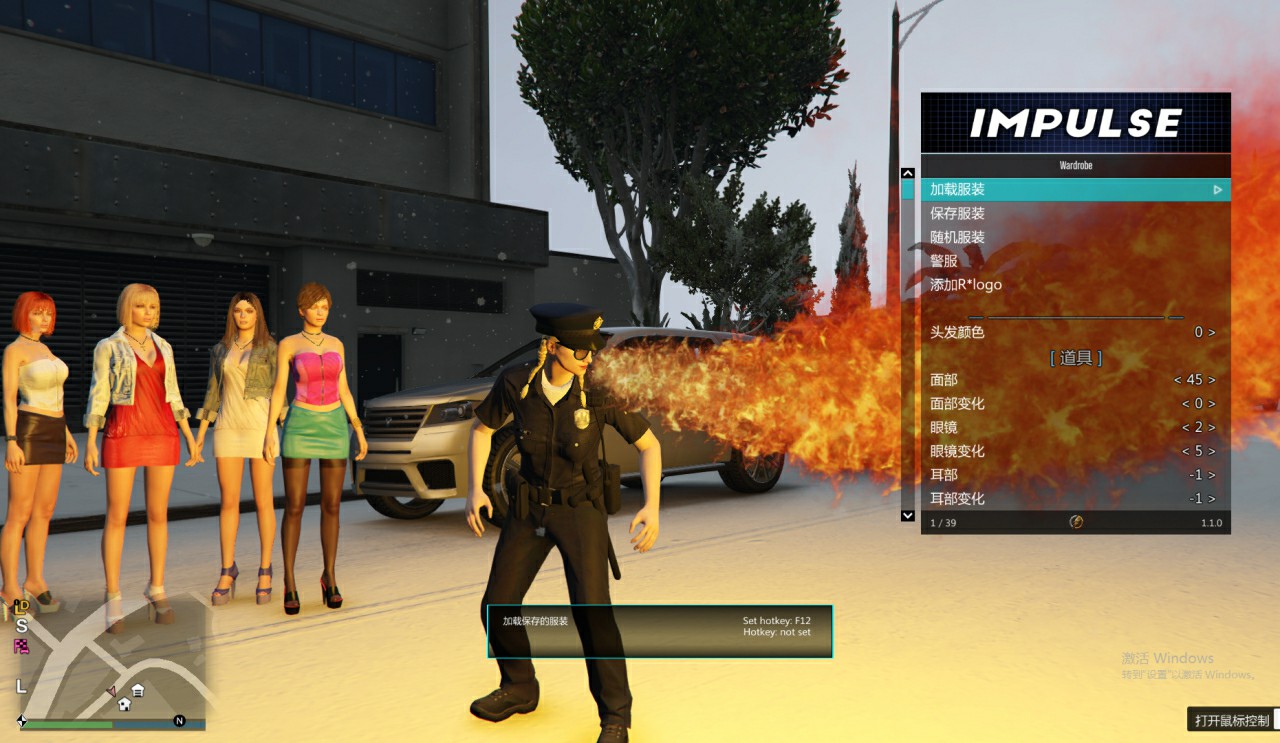Adjust the 耳部变化 setting
1280x743 pixels.
(x=1075, y=498)
